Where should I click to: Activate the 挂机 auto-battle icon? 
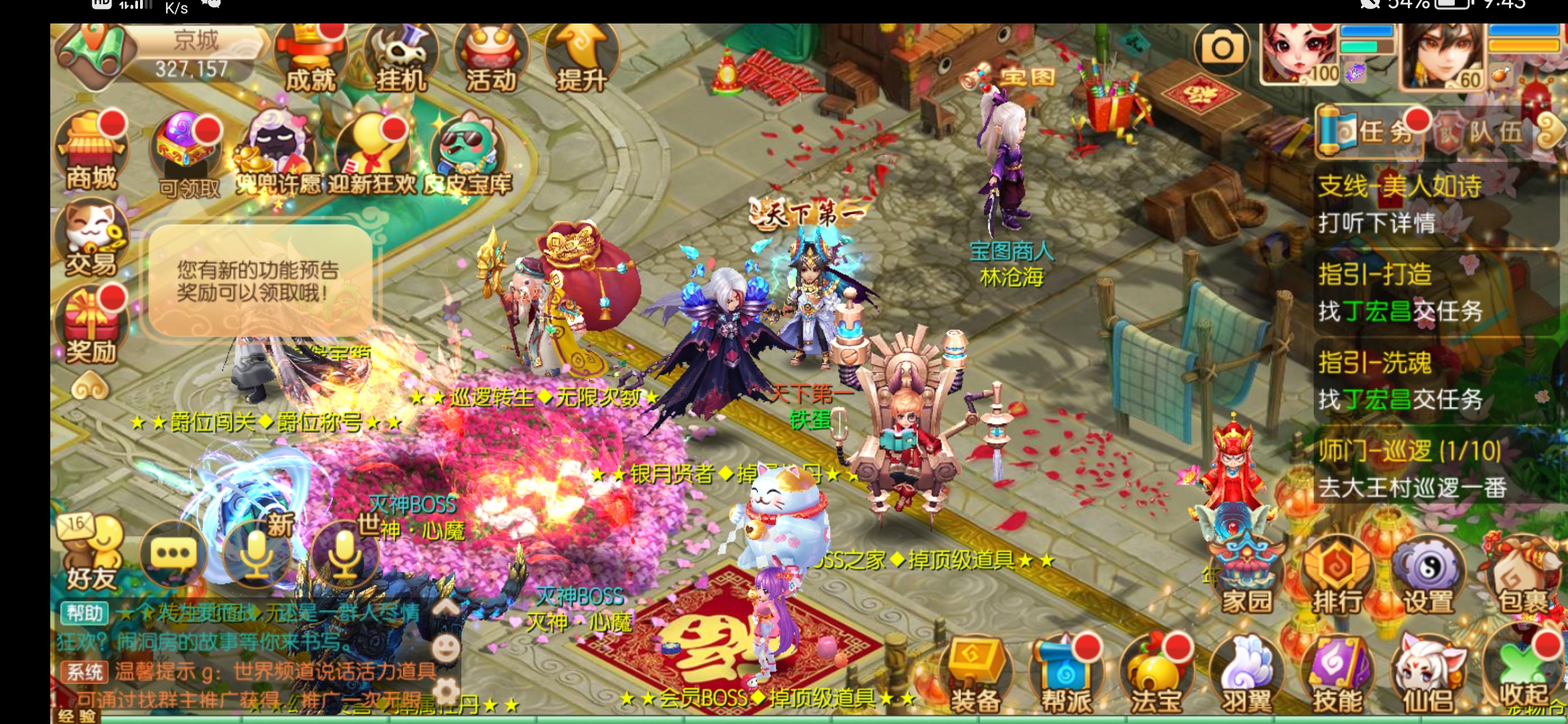pos(401,59)
